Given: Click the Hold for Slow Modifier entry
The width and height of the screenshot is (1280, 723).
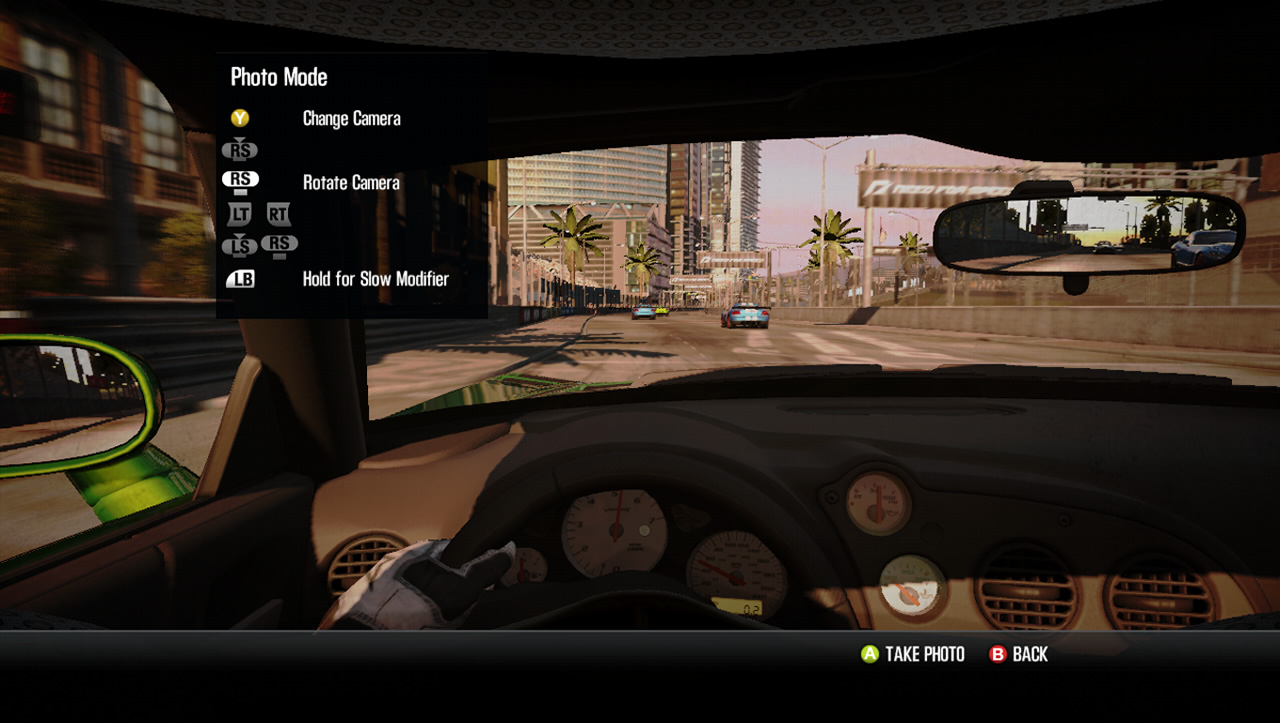Looking at the screenshot, I should coord(375,279).
